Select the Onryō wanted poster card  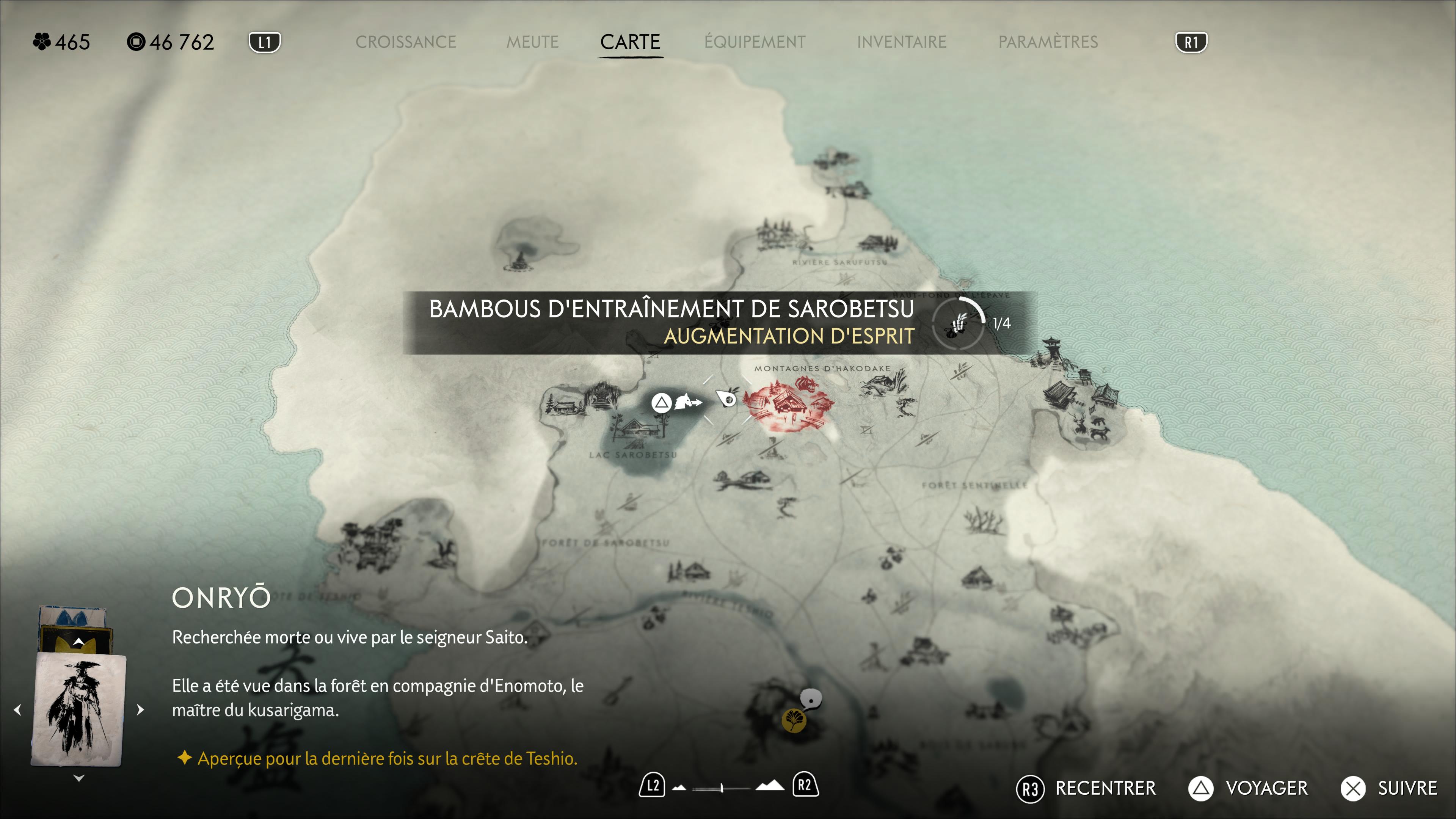pos(78,709)
